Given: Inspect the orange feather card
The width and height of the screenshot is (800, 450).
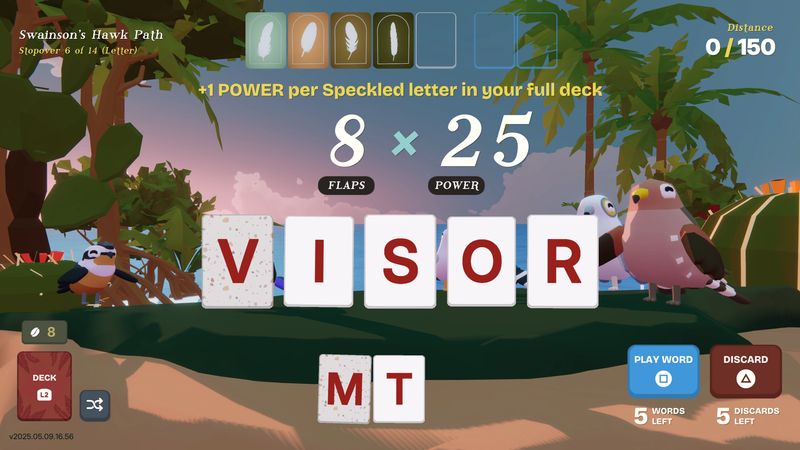Looking at the screenshot, I should pyautogui.click(x=308, y=40).
